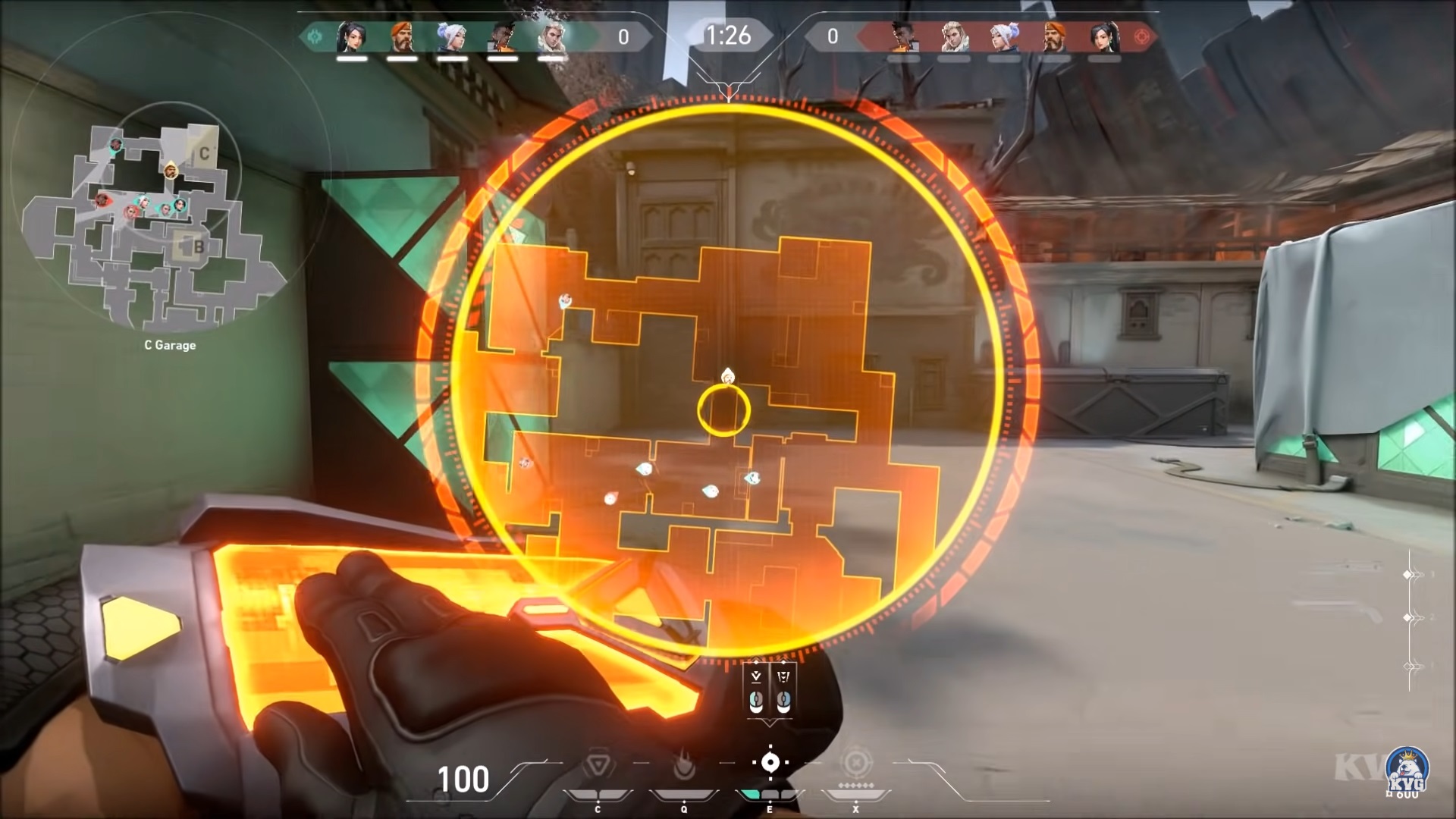Click allied Phoenix's portrait on the green team

pyautogui.click(x=501, y=36)
